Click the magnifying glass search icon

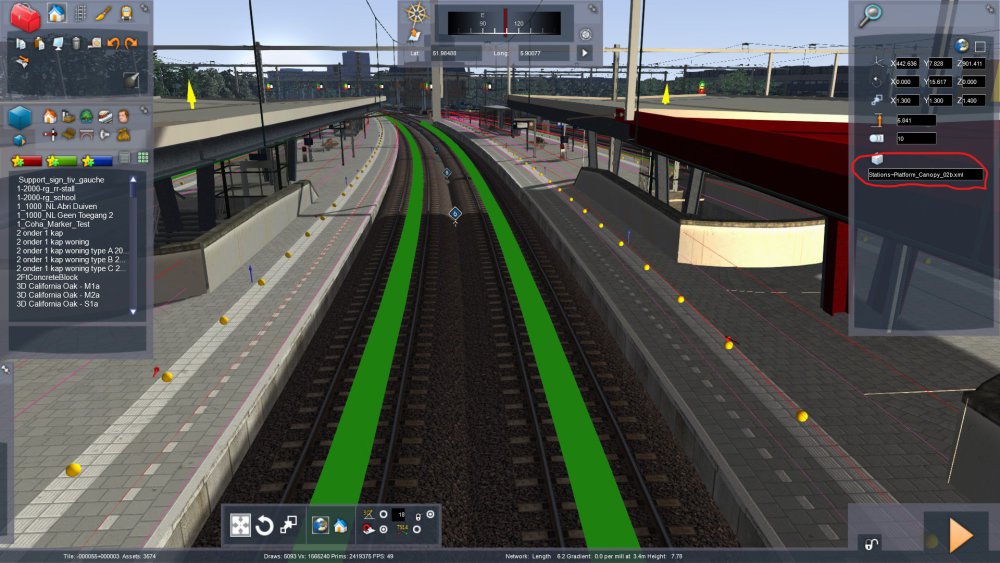pyautogui.click(x=871, y=14)
